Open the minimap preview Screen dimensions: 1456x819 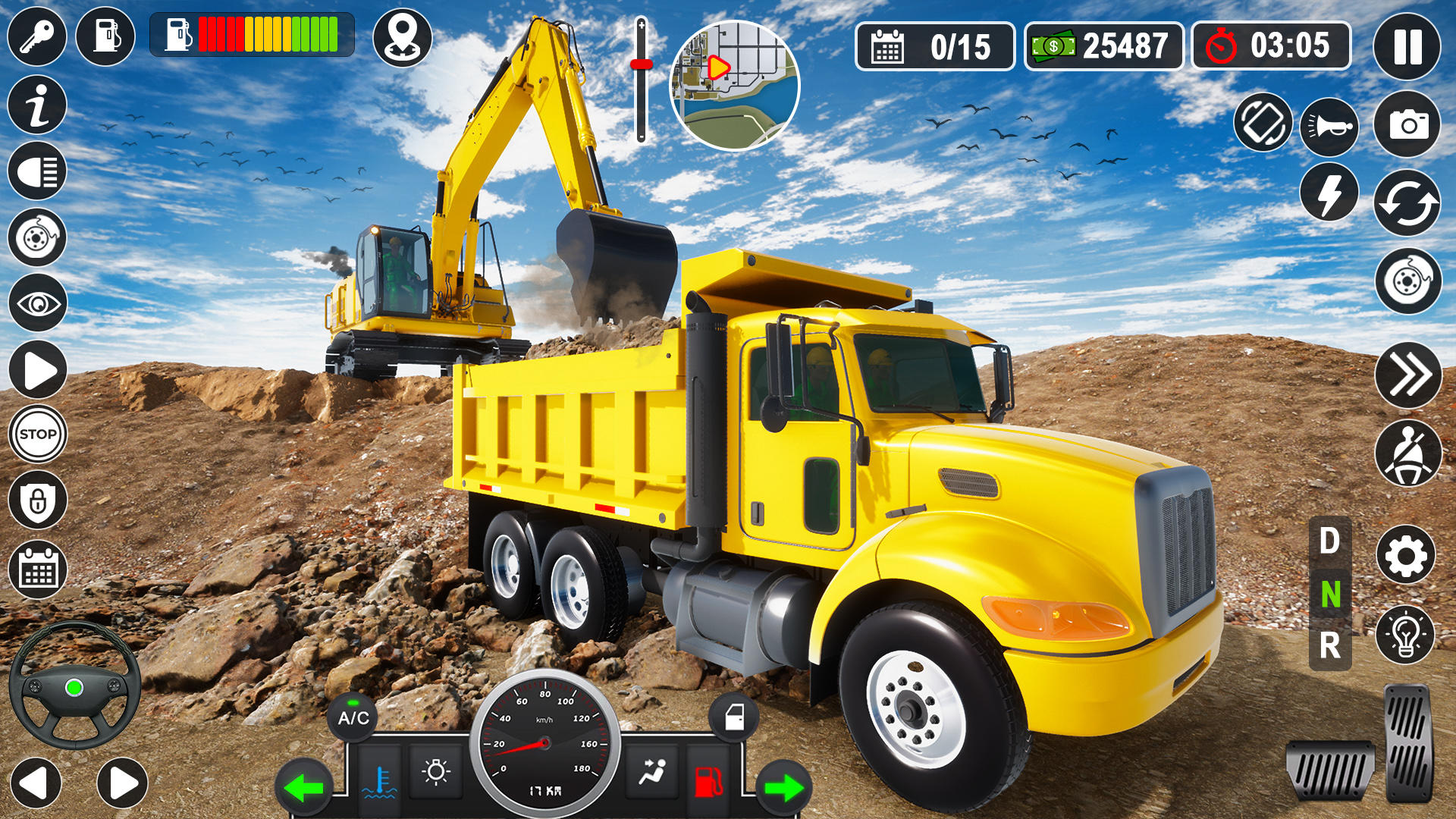click(734, 83)
